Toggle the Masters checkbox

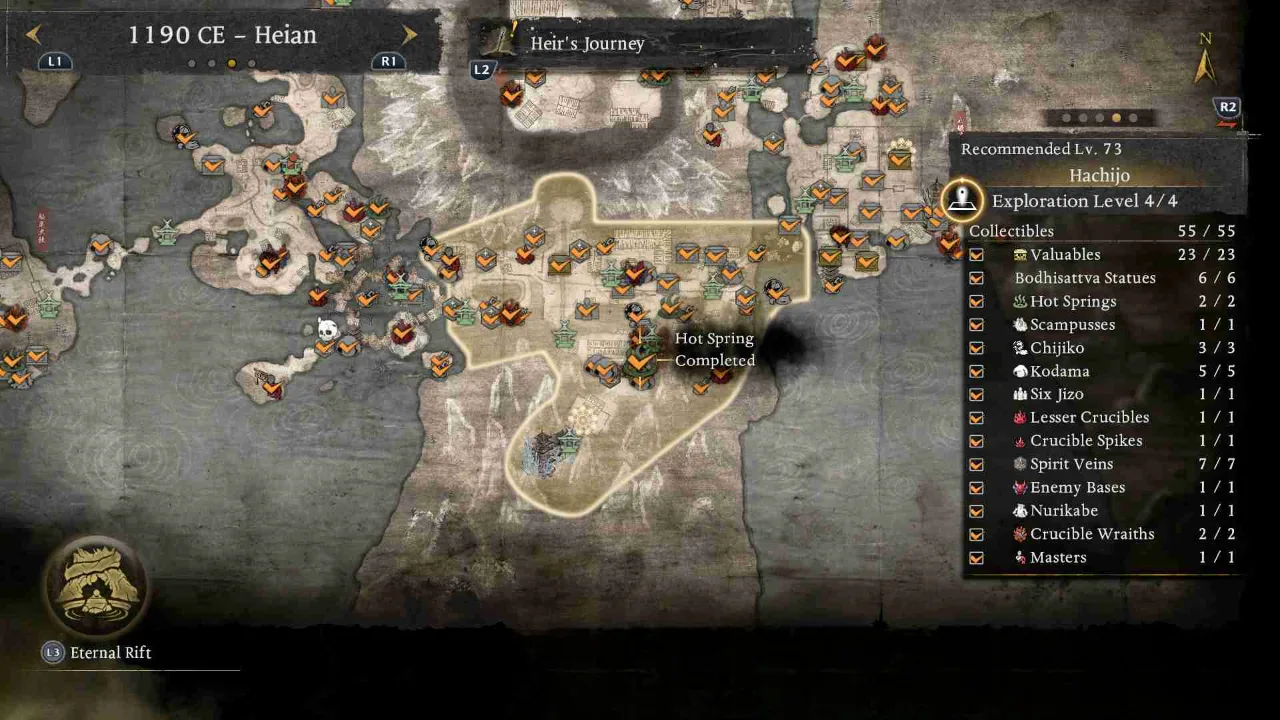976,558
